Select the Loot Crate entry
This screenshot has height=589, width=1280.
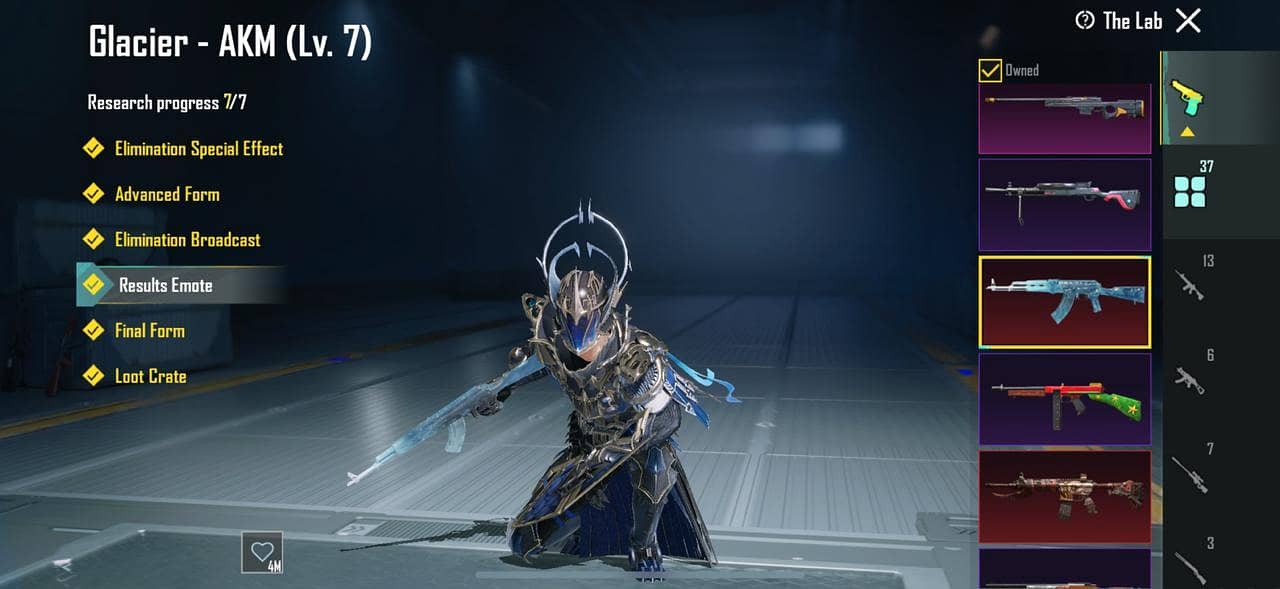click(x=150, y=377)
